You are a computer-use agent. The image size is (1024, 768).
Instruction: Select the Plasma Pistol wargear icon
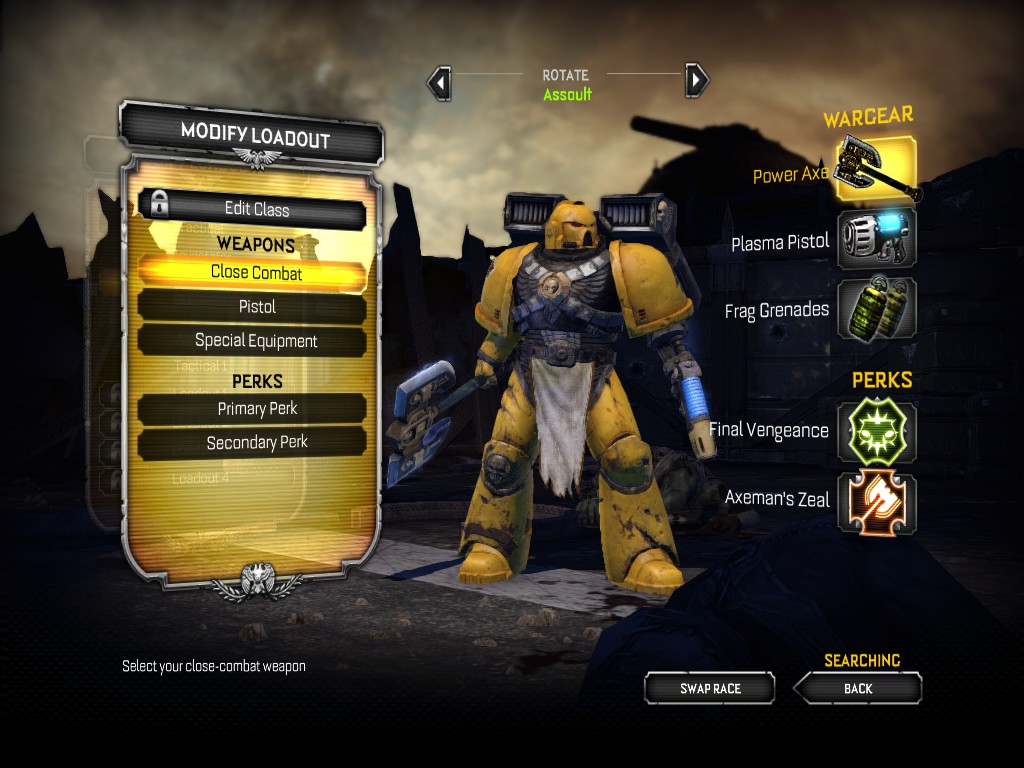pyautogui.click(x=876, y=240)
